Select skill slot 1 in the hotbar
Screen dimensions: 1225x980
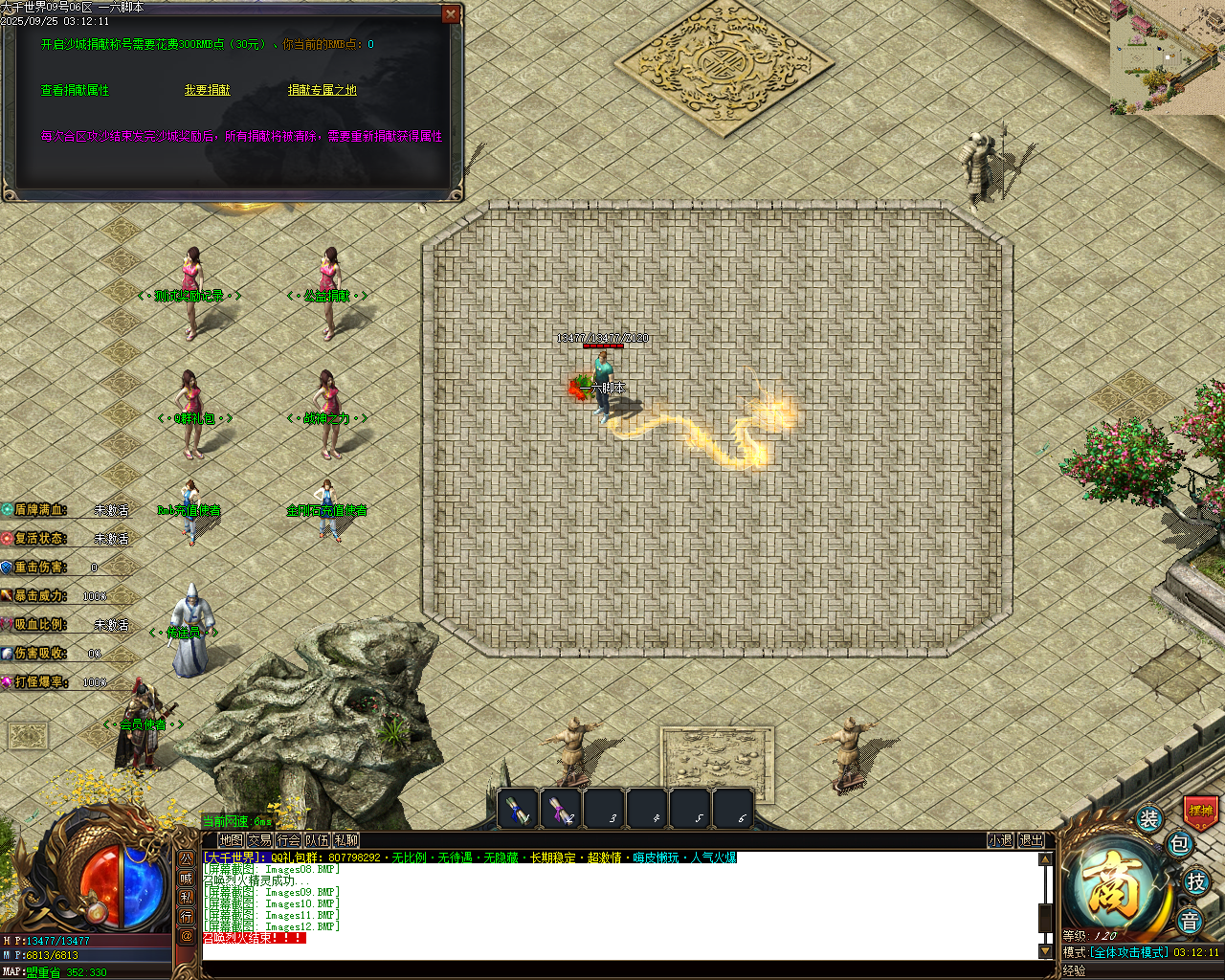coord(518,809)
